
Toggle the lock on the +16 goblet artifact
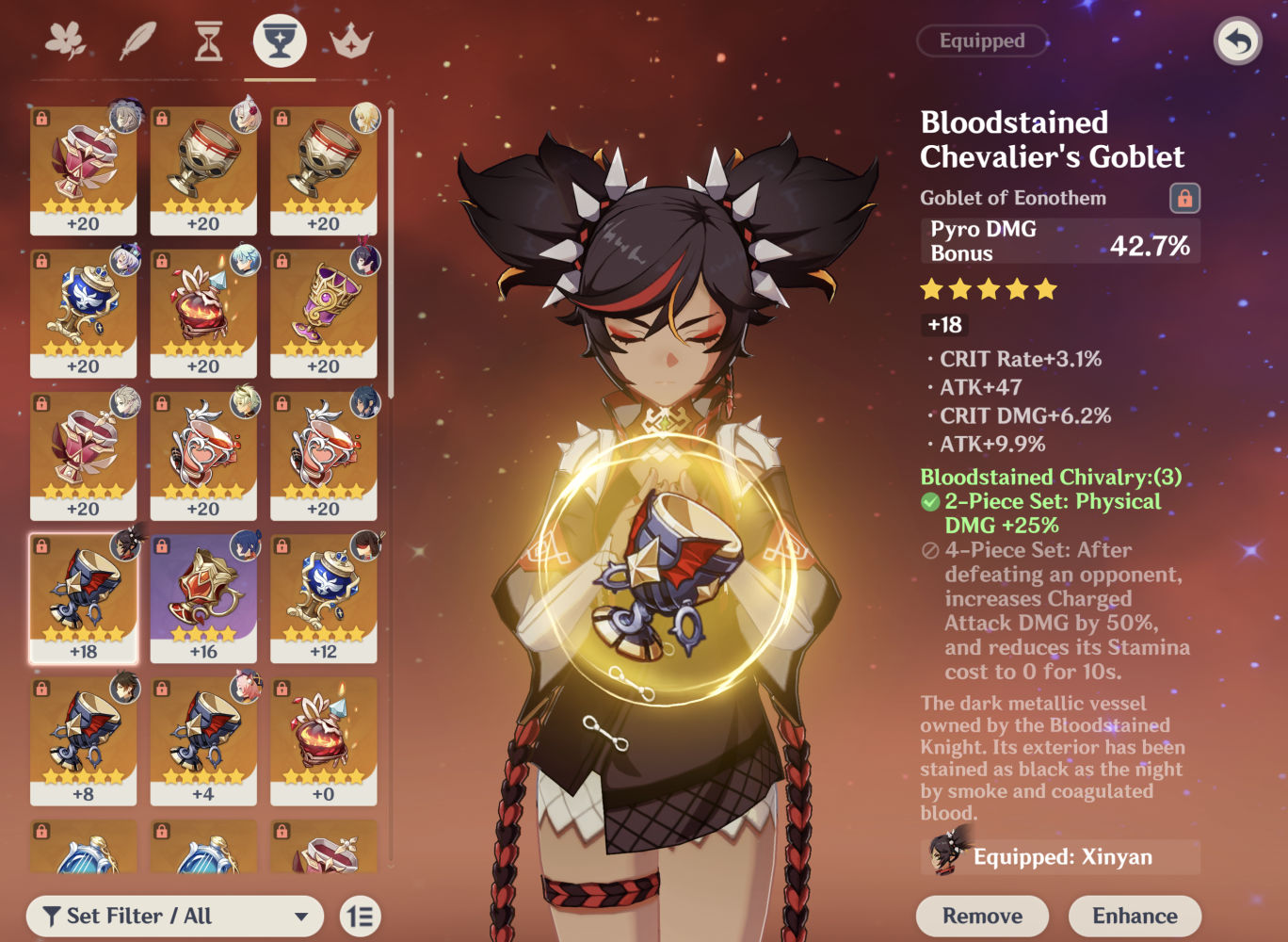(x=160, y=546)
